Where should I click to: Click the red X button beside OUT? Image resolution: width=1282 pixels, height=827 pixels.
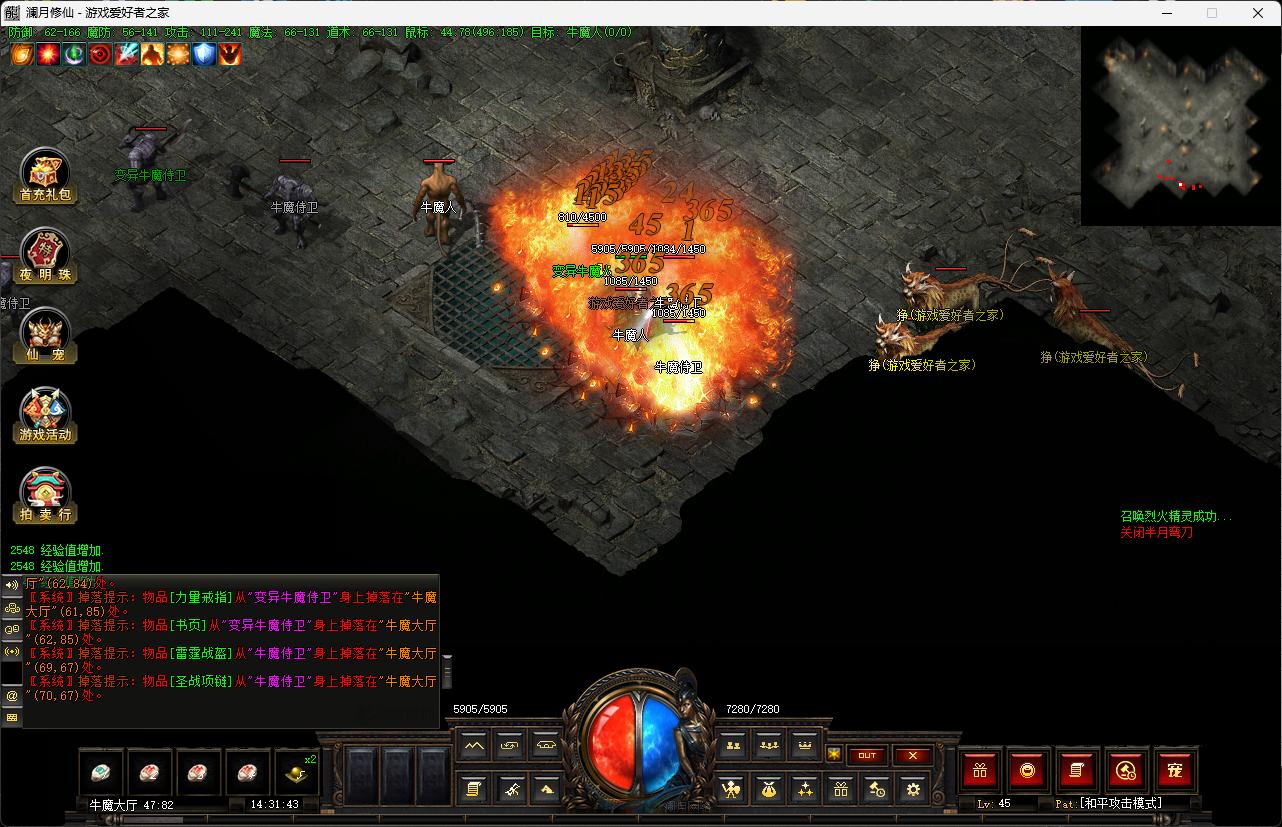click(x=913, y=755)
